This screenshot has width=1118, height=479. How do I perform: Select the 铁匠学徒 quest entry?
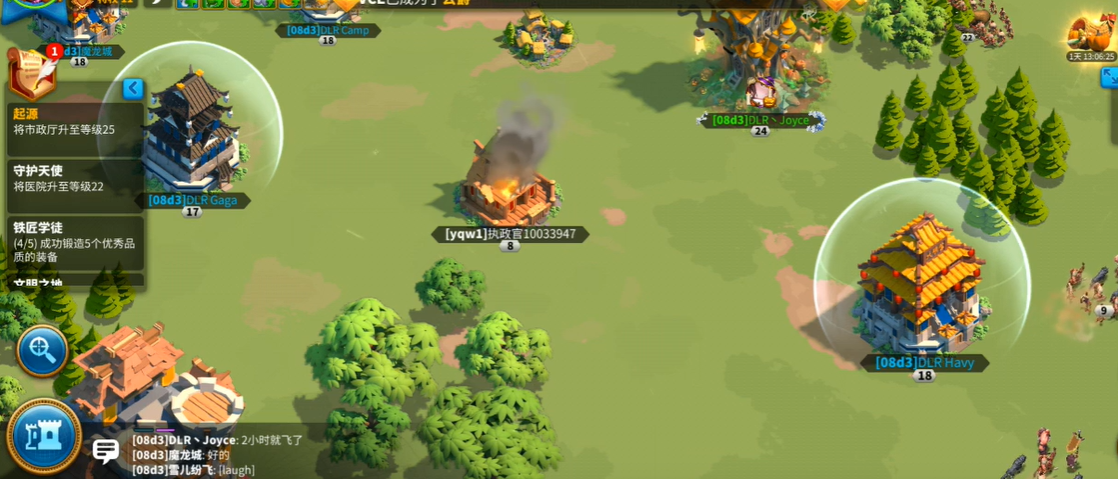coord(75,242)
